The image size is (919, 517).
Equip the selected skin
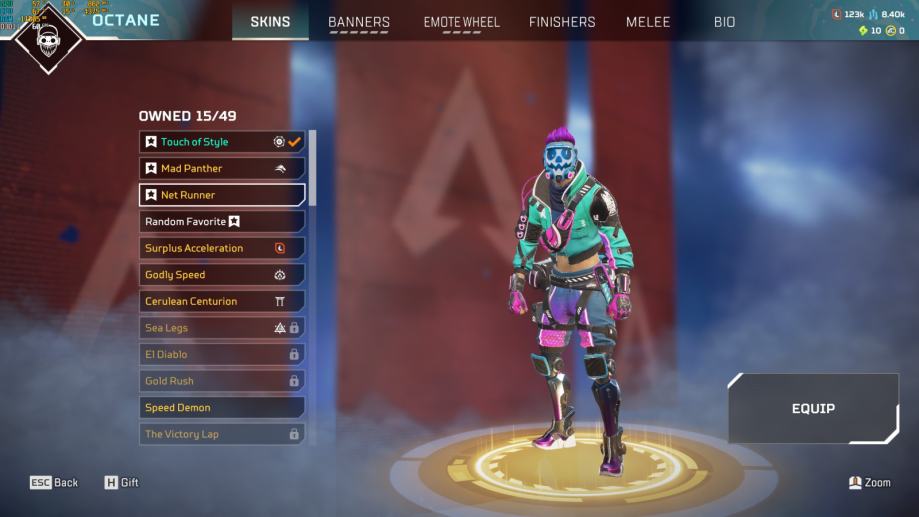(x=813, y=408)
